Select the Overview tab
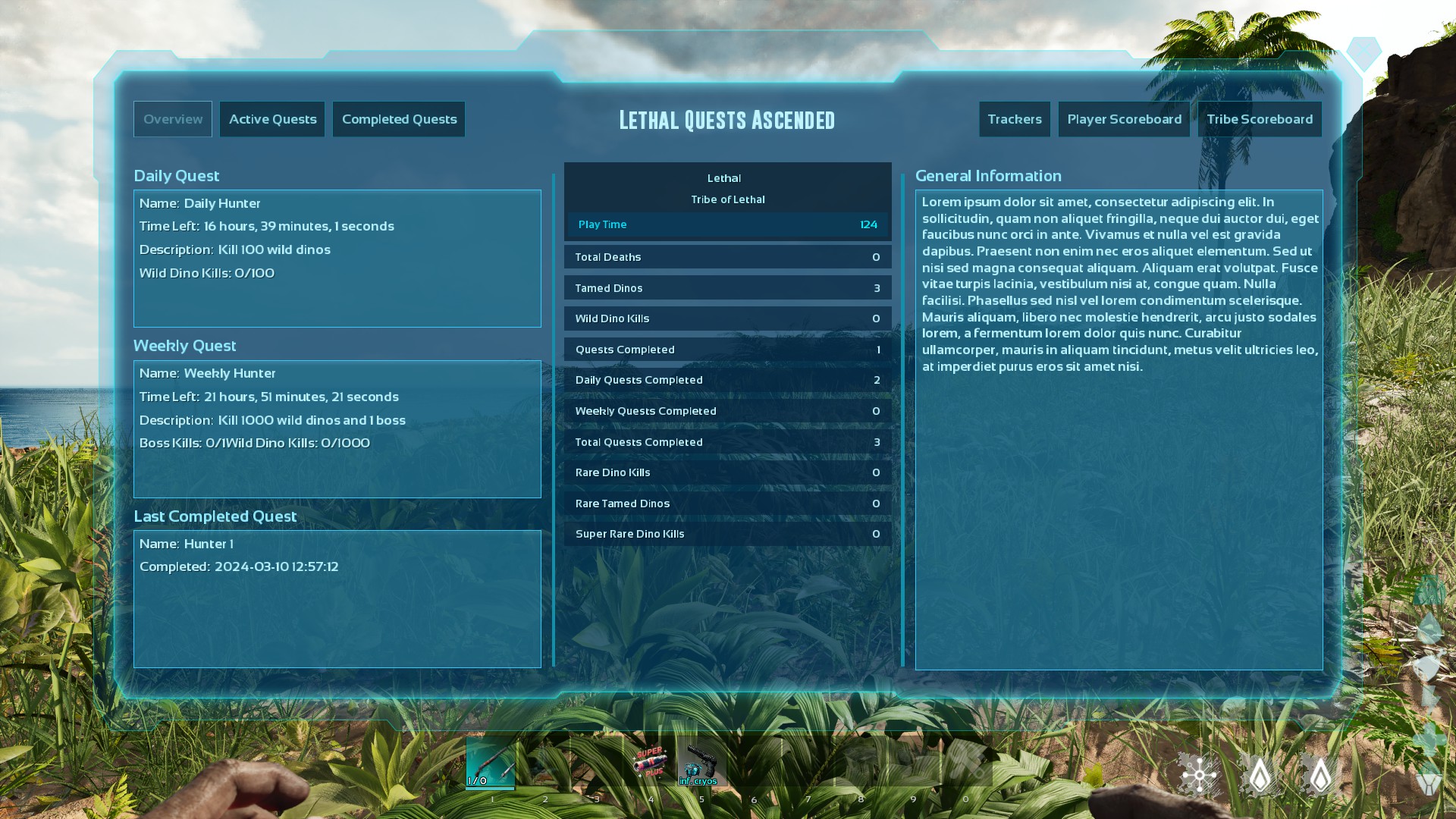 (x=172, y=119)
